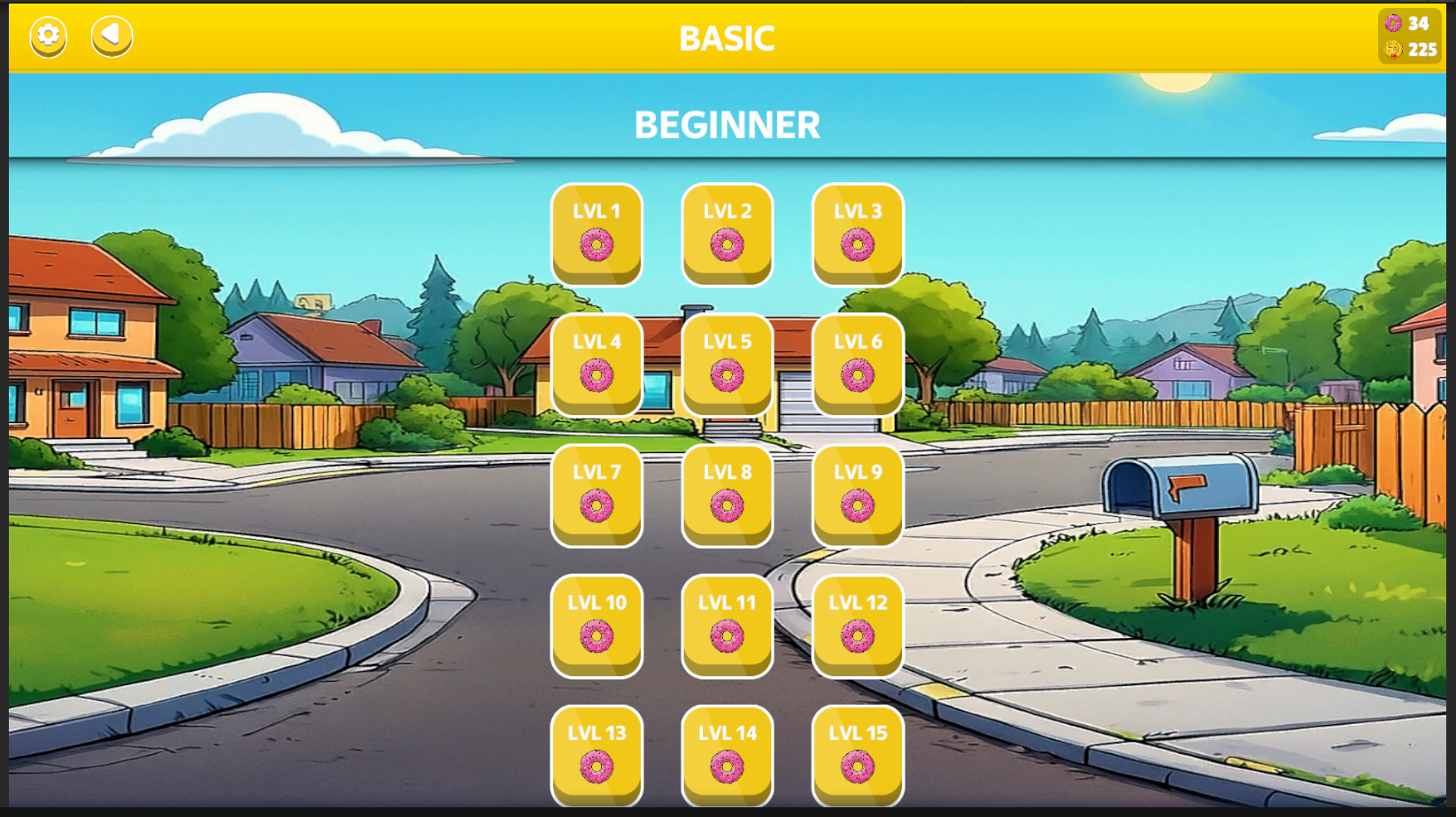Play LVL 8

[727, 494]
